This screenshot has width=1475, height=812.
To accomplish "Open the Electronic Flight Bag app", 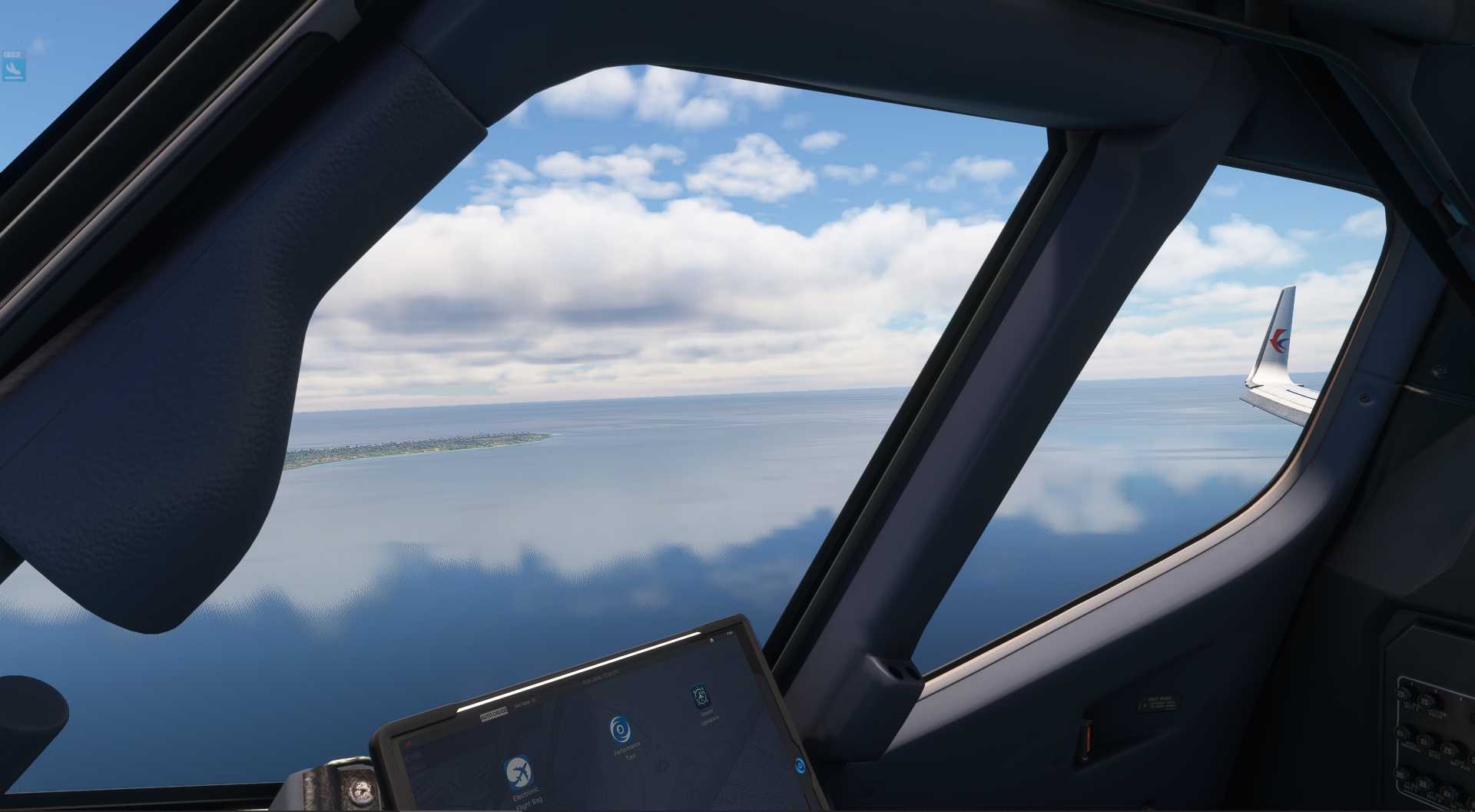I will [x=520, y=772].
